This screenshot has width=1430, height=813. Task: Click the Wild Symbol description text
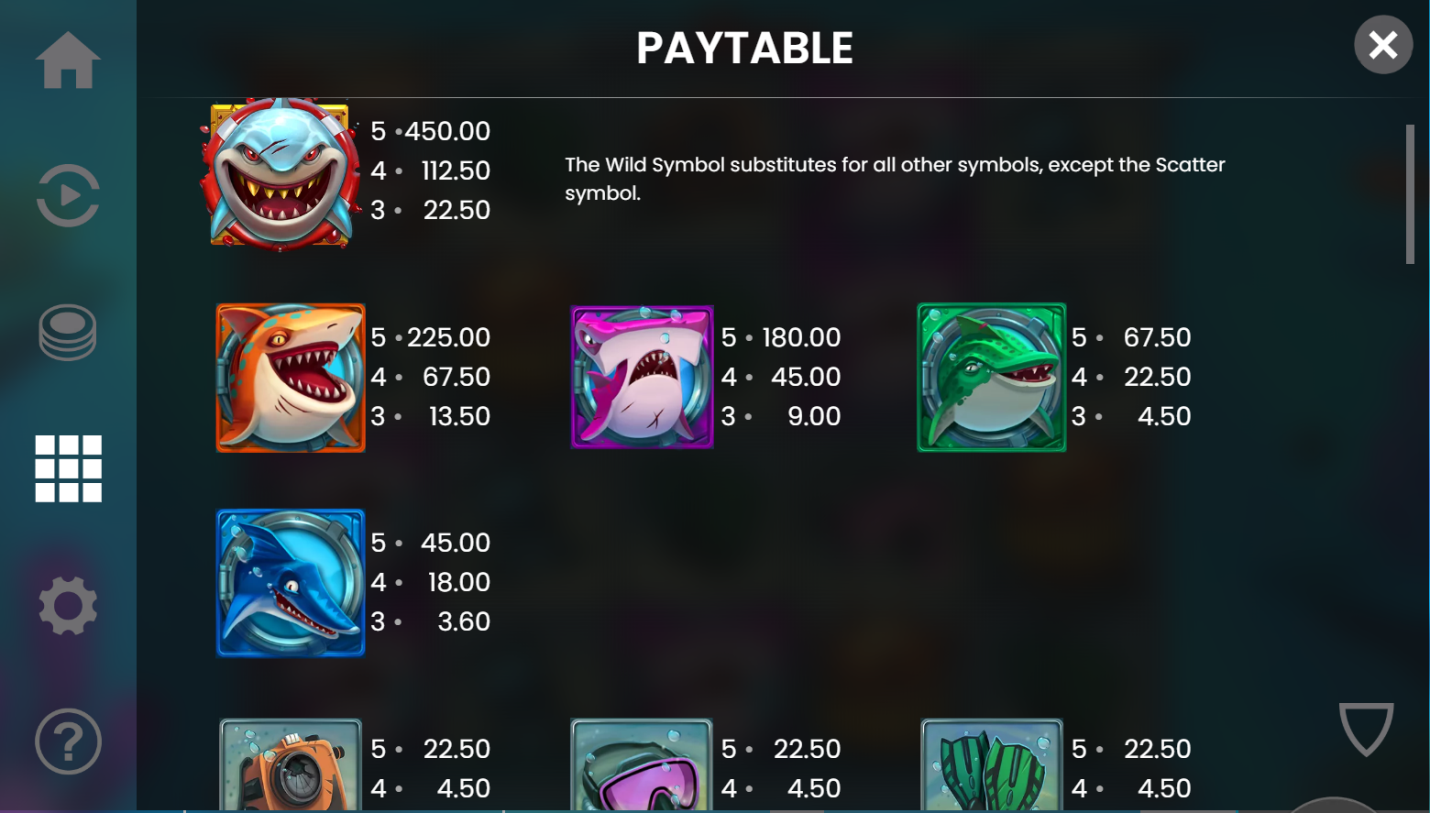pyautogui.click(x=895, y=177)
